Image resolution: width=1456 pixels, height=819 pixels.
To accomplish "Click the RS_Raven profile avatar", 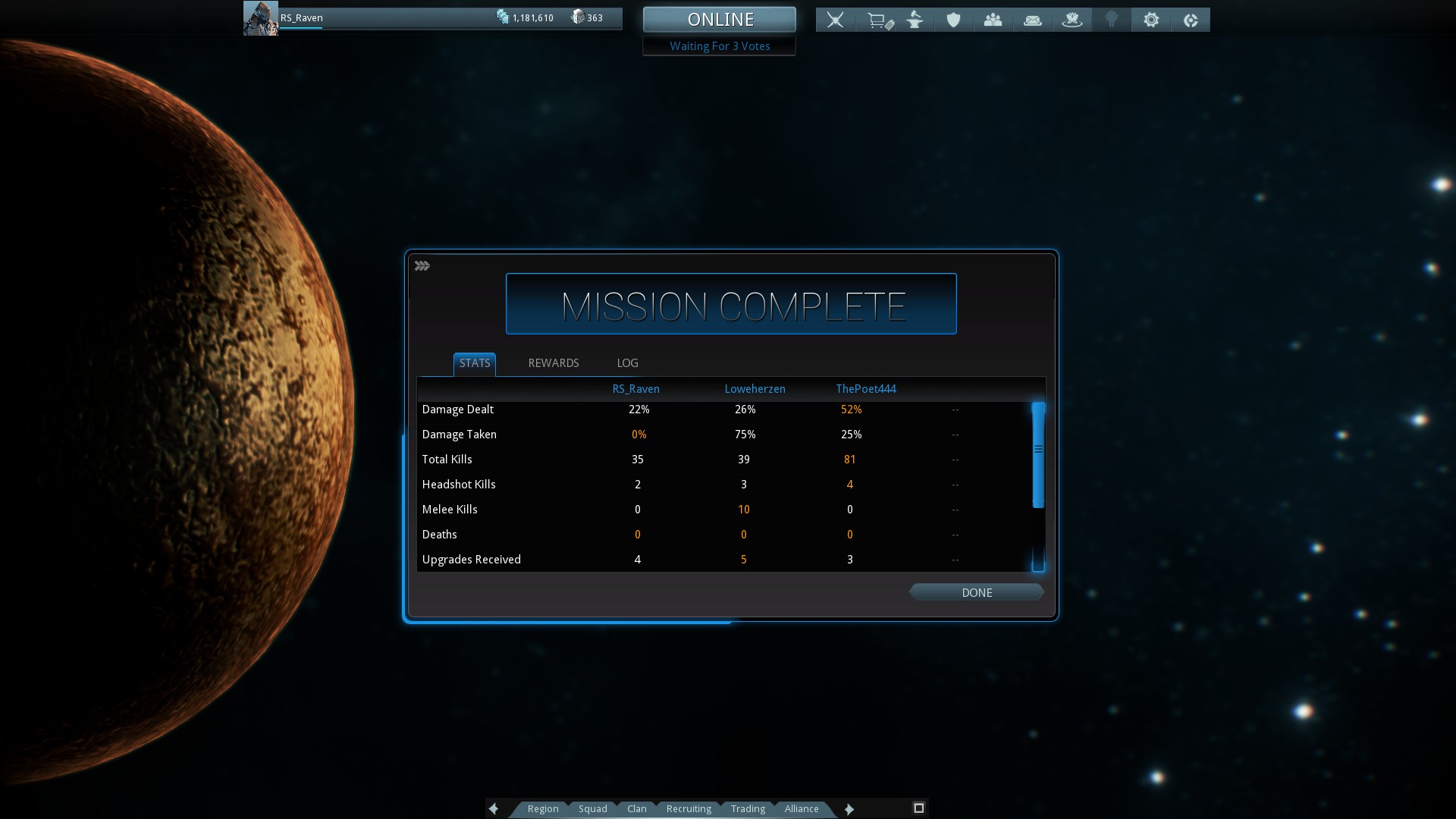I will [260, 19].
